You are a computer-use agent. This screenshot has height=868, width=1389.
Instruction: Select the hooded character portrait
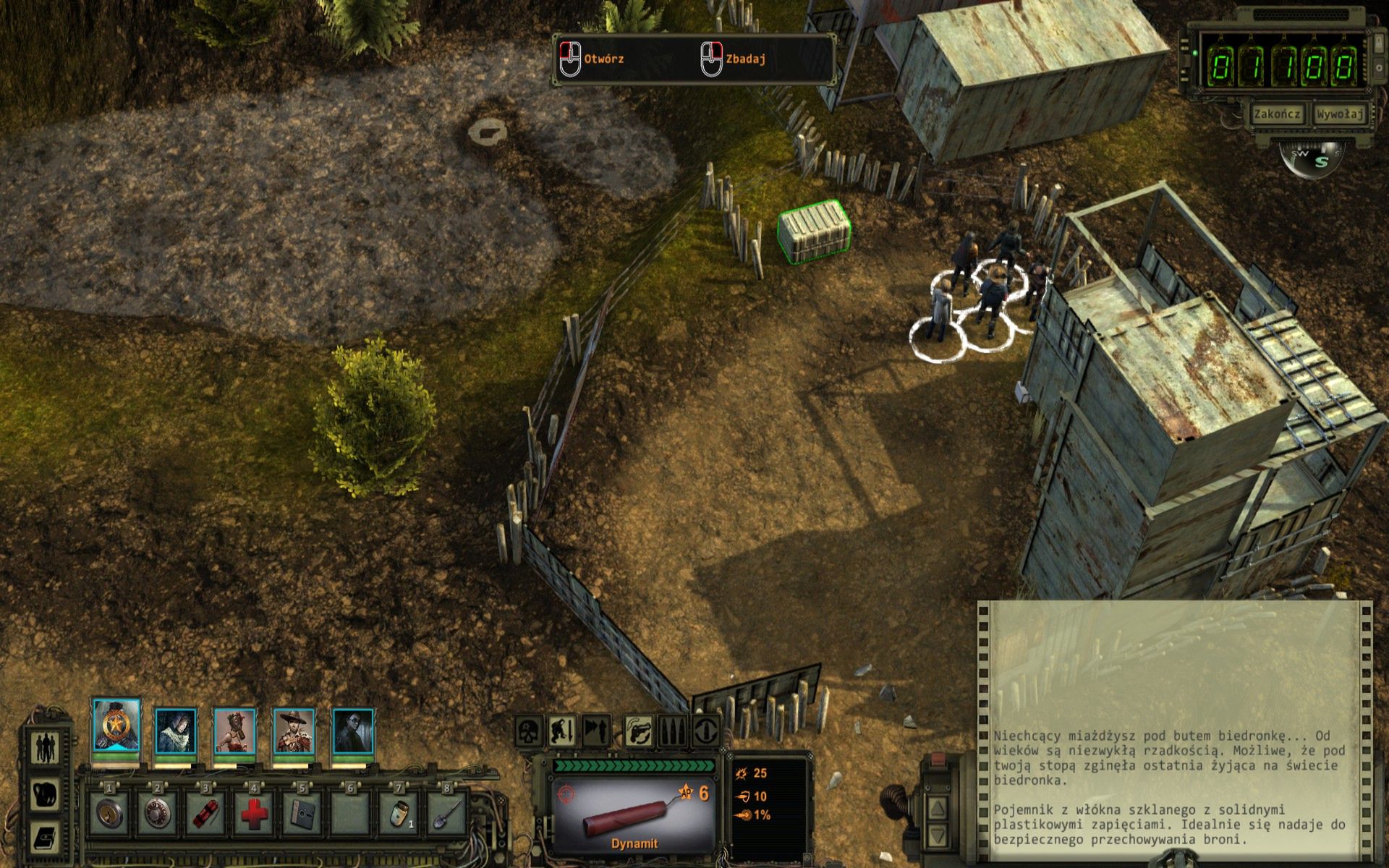click(x=176, y=732)
